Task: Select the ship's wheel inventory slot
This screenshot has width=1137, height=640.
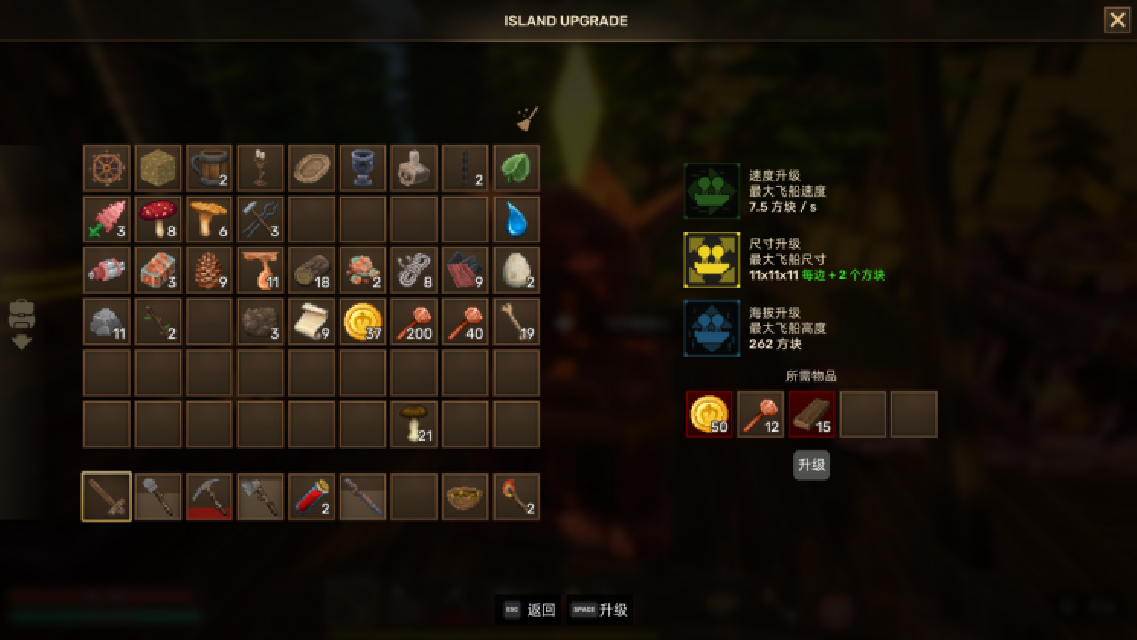Action: (x=106, y=168)
